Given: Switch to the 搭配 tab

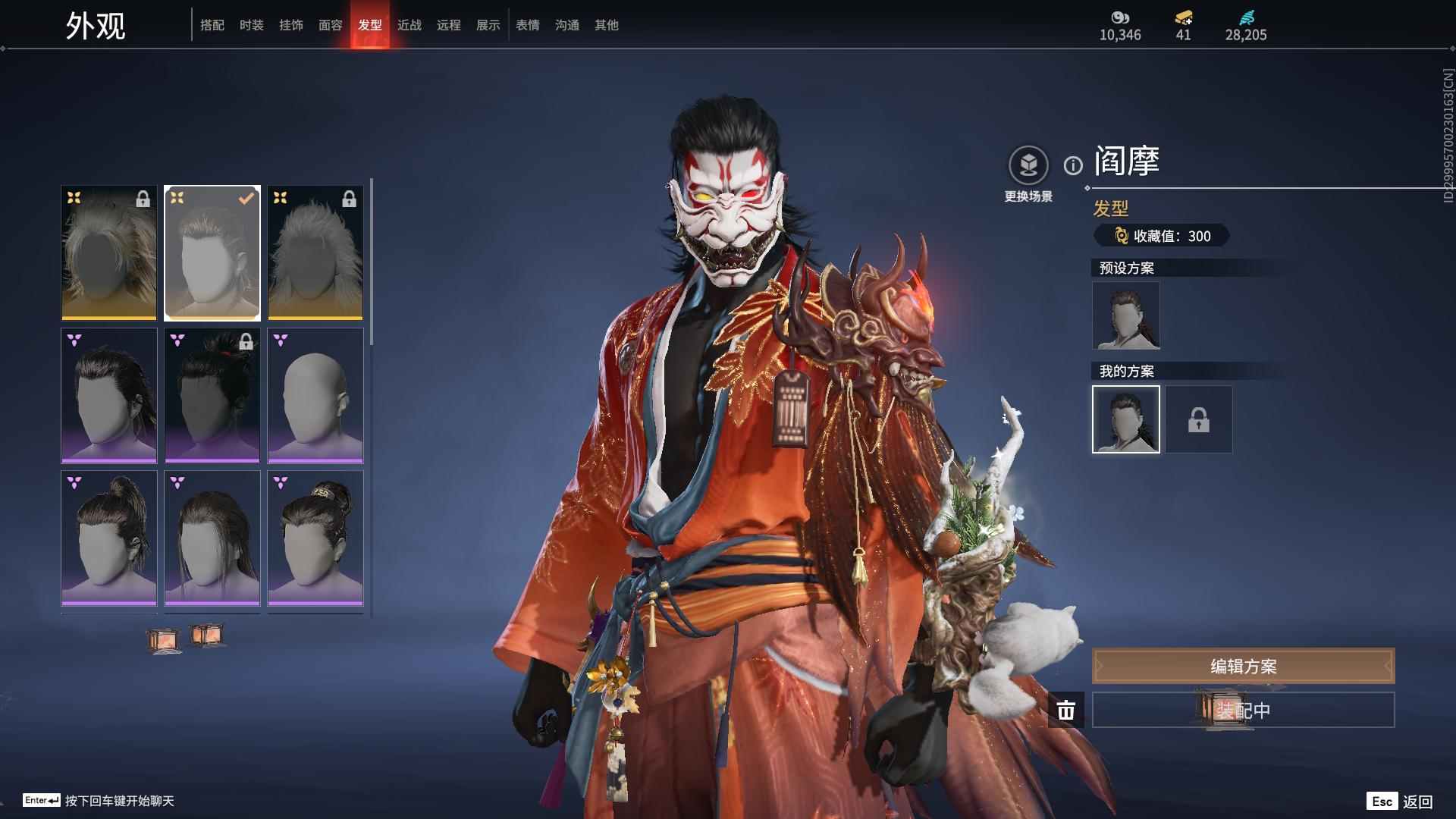Looking at the screenshot, I should point(212,25).
